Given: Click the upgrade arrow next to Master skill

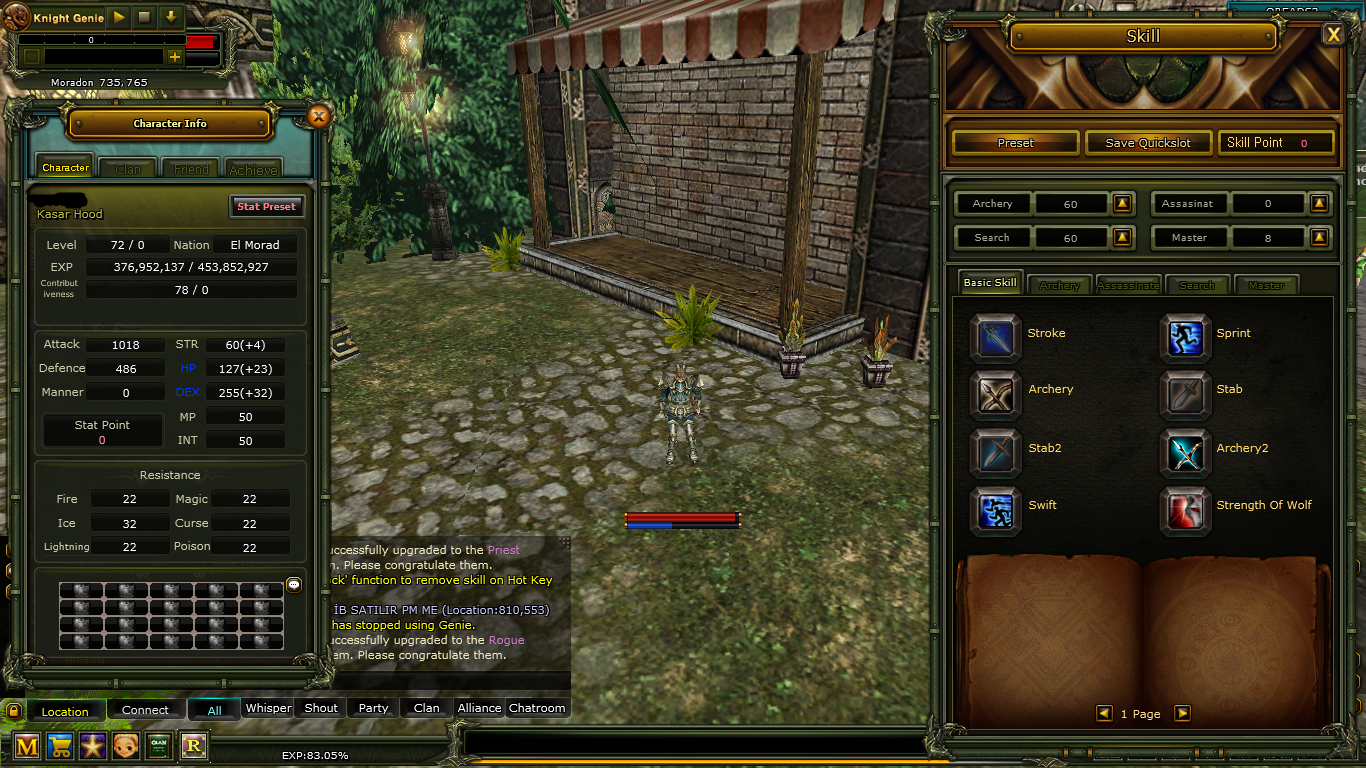Looking at the screenshot, I should tap(1319, 237).
